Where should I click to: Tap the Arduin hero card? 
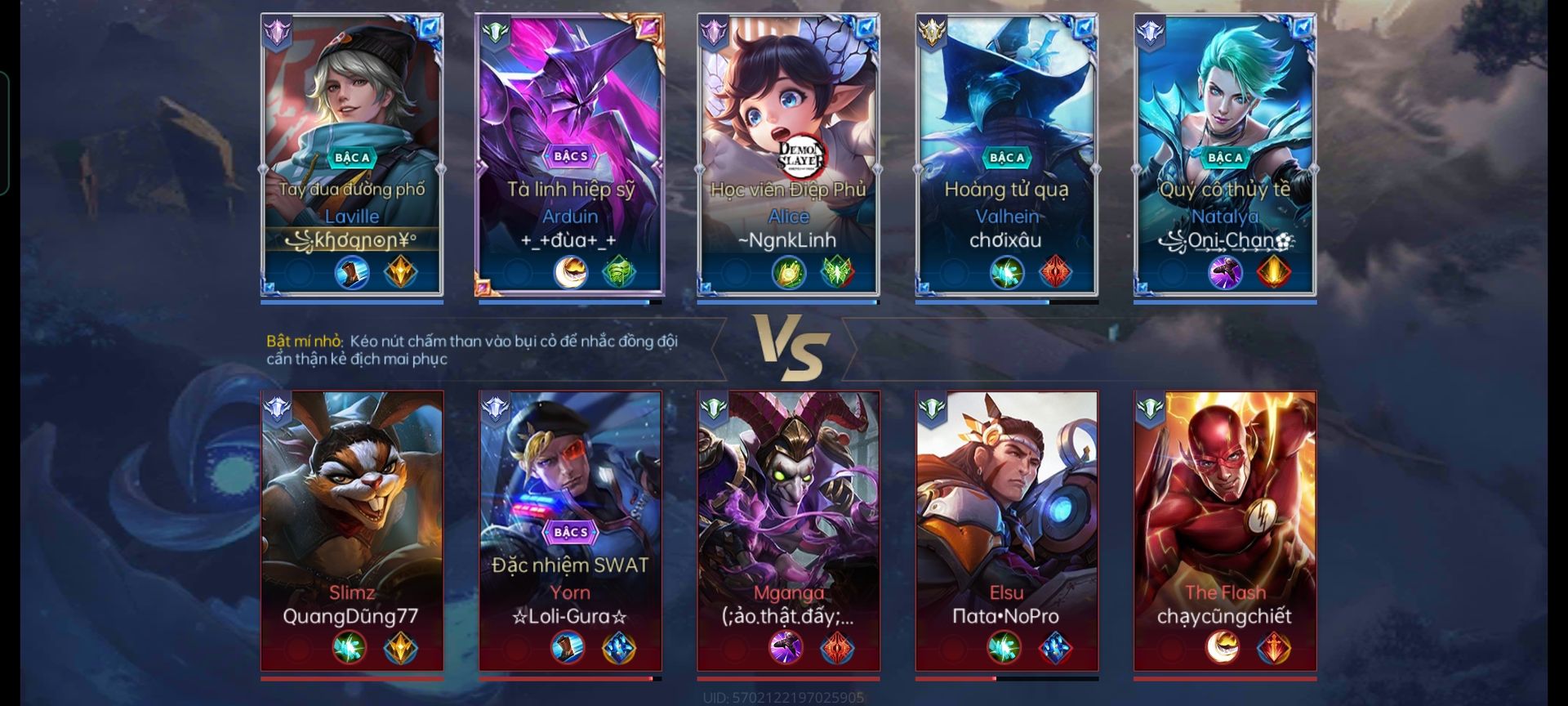[x=570, y=154]
